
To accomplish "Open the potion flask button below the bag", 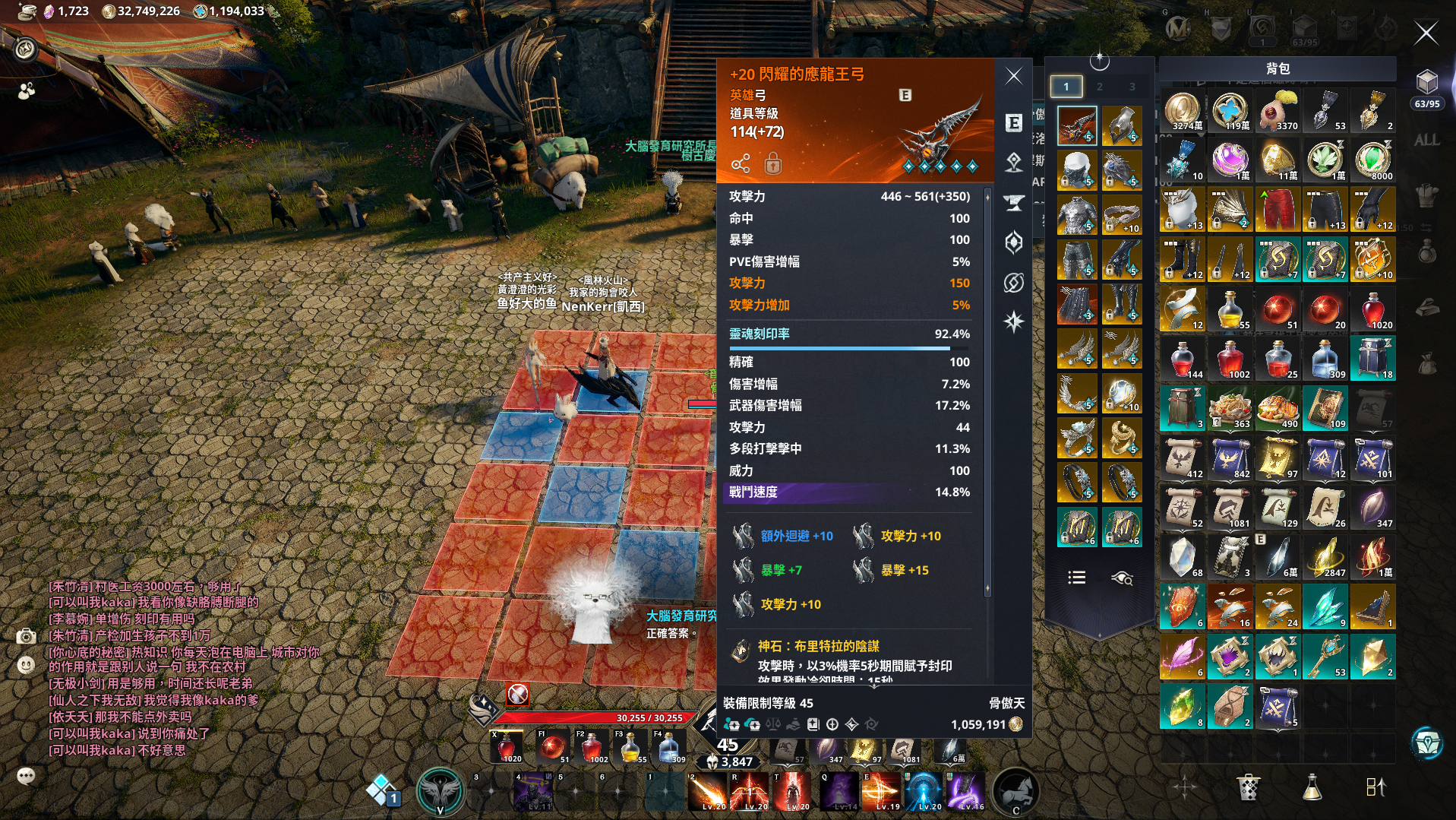I will (x=1312, y=787).
